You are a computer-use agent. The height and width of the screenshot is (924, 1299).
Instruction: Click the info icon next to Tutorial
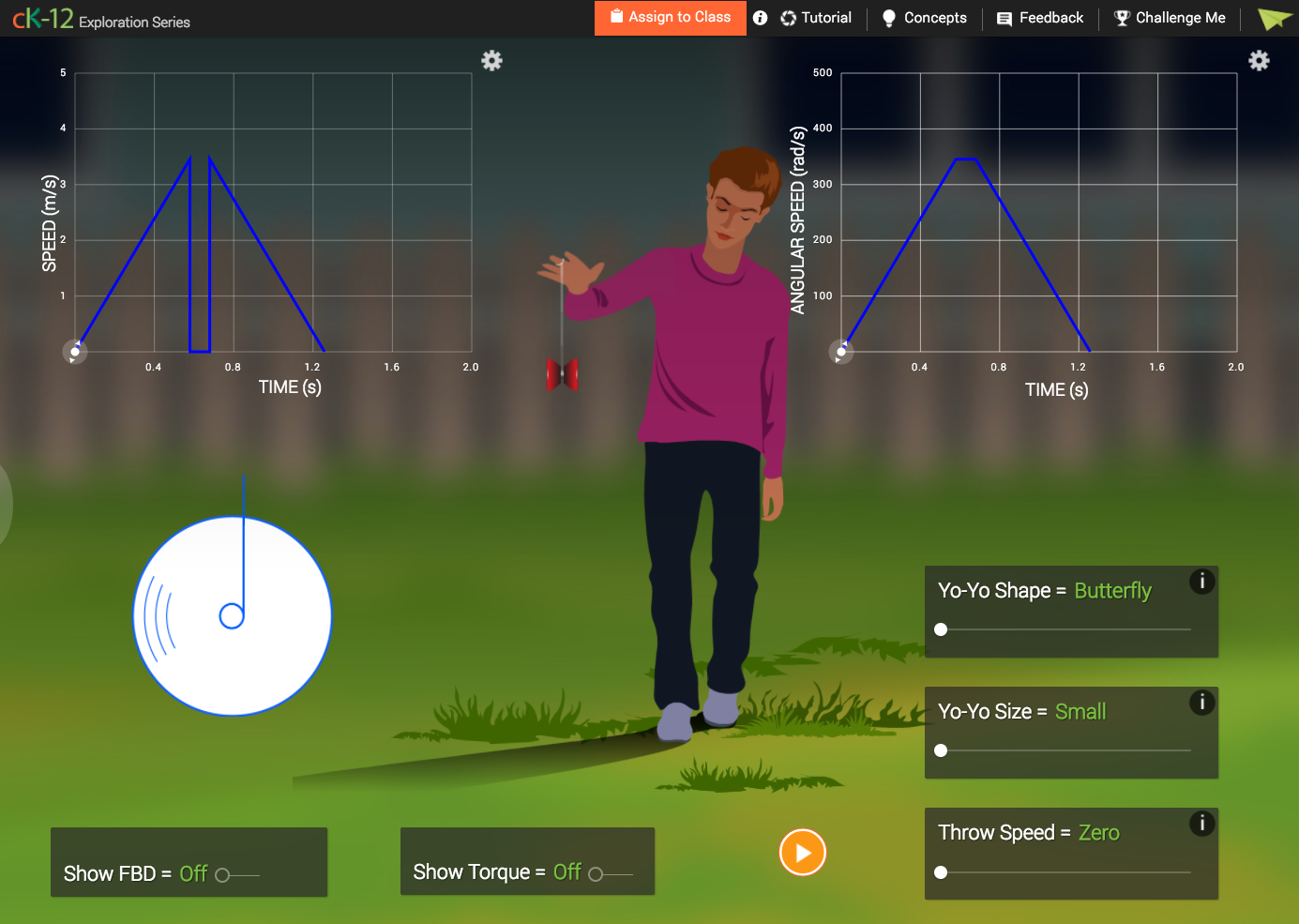pos(760,18)
